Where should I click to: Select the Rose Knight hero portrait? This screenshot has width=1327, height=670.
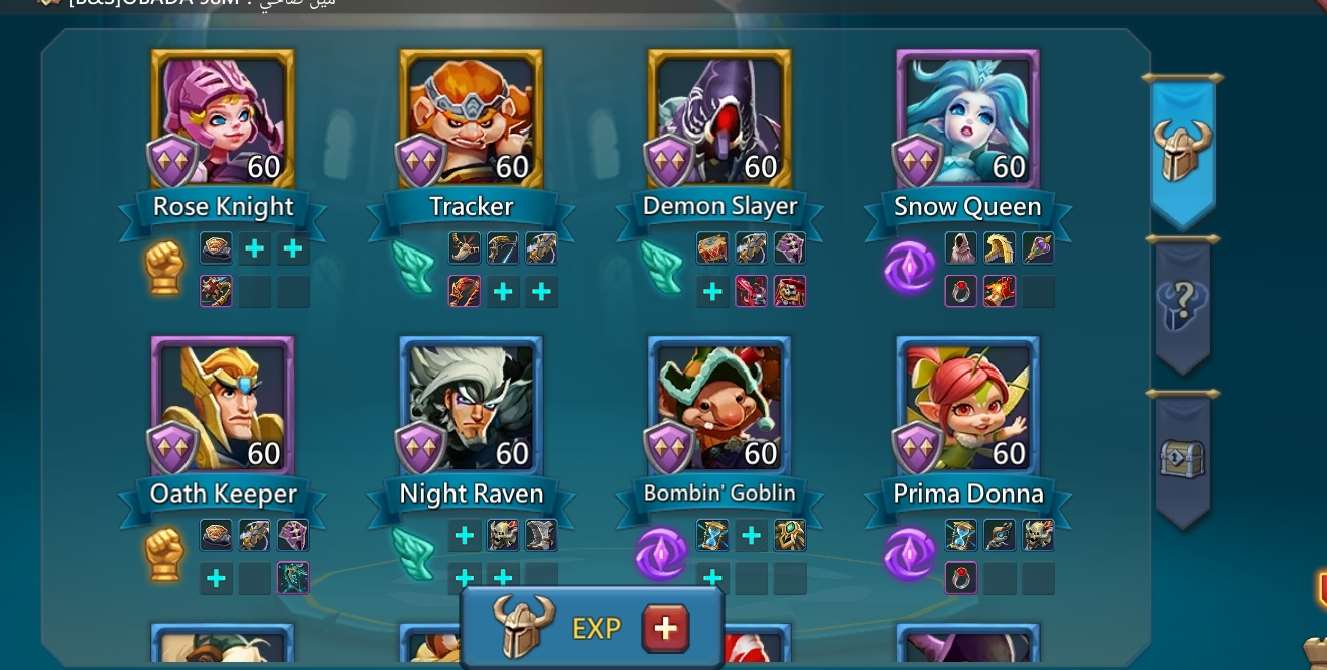click(x=223, y=118)
